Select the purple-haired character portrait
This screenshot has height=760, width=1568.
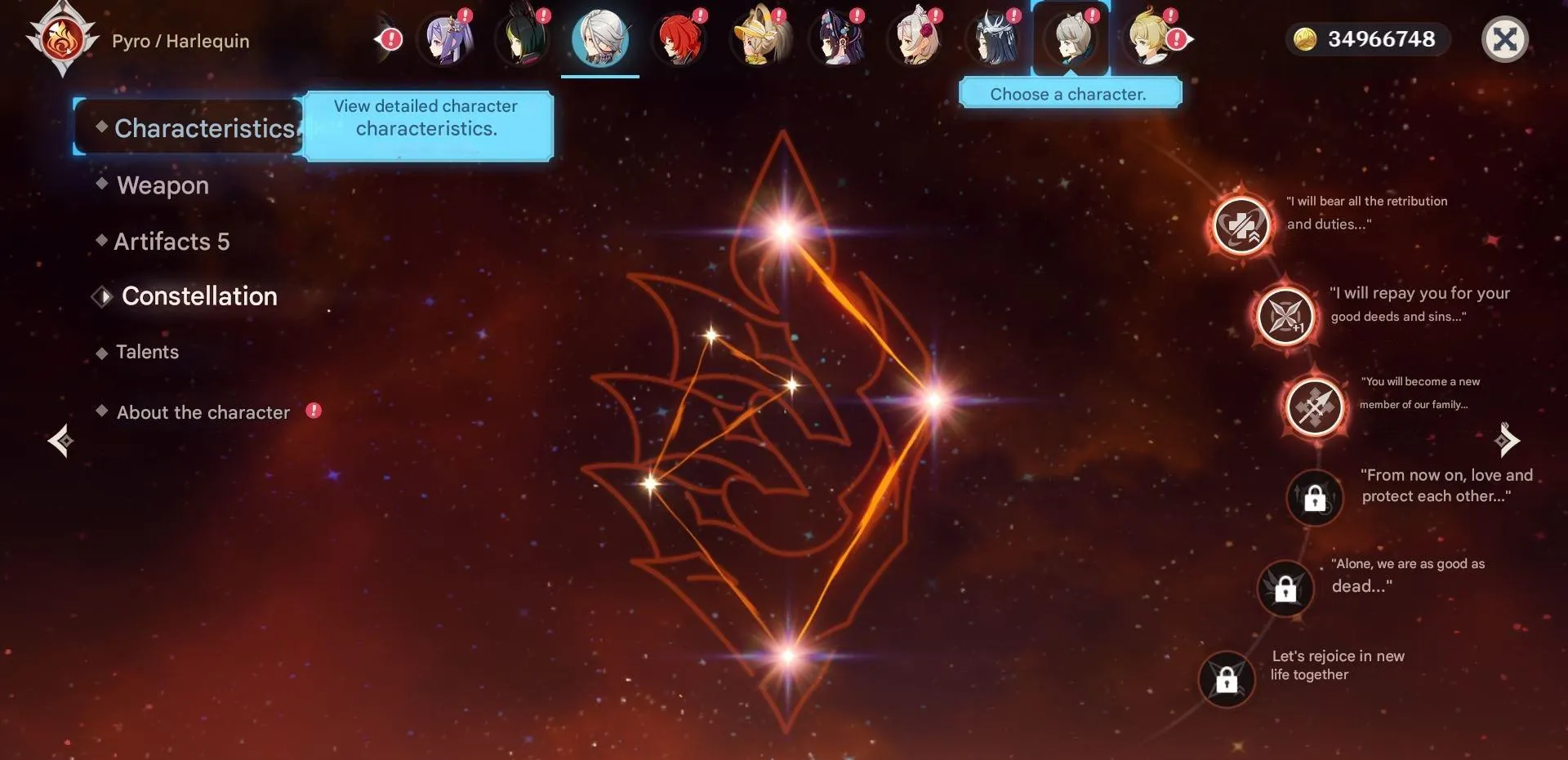click(444, 39)
